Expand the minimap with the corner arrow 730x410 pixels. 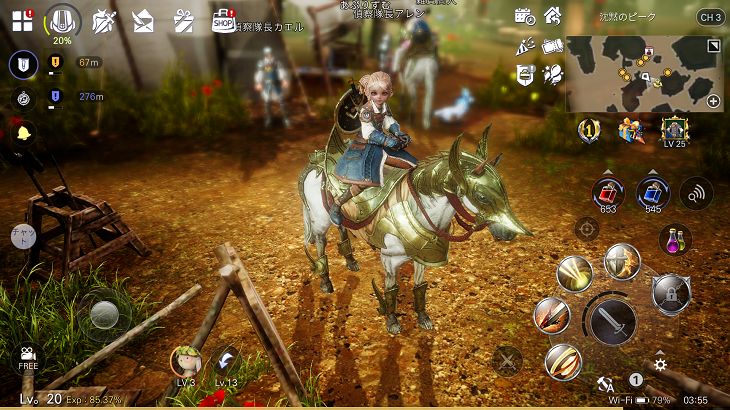coord(713,46)
